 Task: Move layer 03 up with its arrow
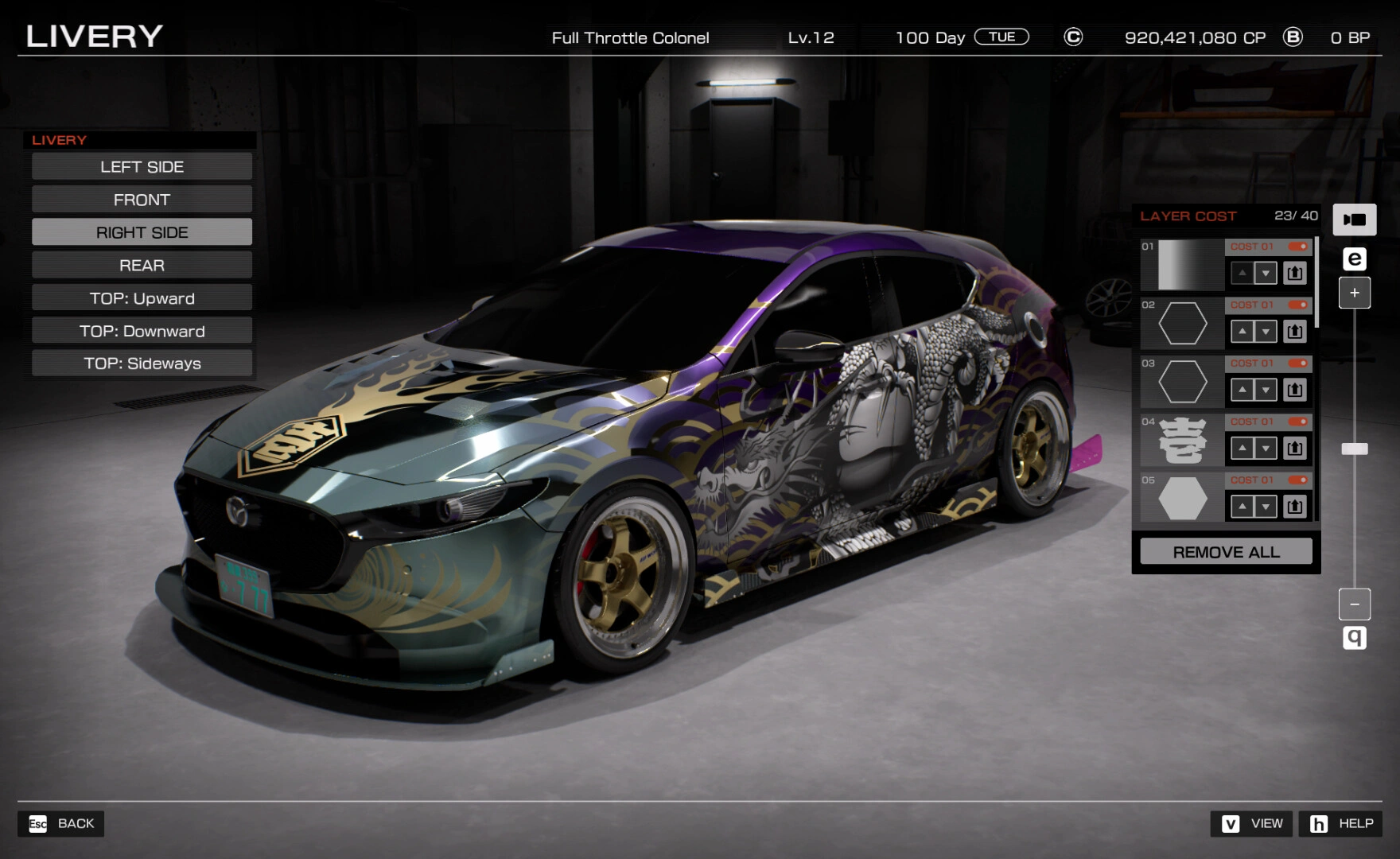click(x=1243, y=390)
